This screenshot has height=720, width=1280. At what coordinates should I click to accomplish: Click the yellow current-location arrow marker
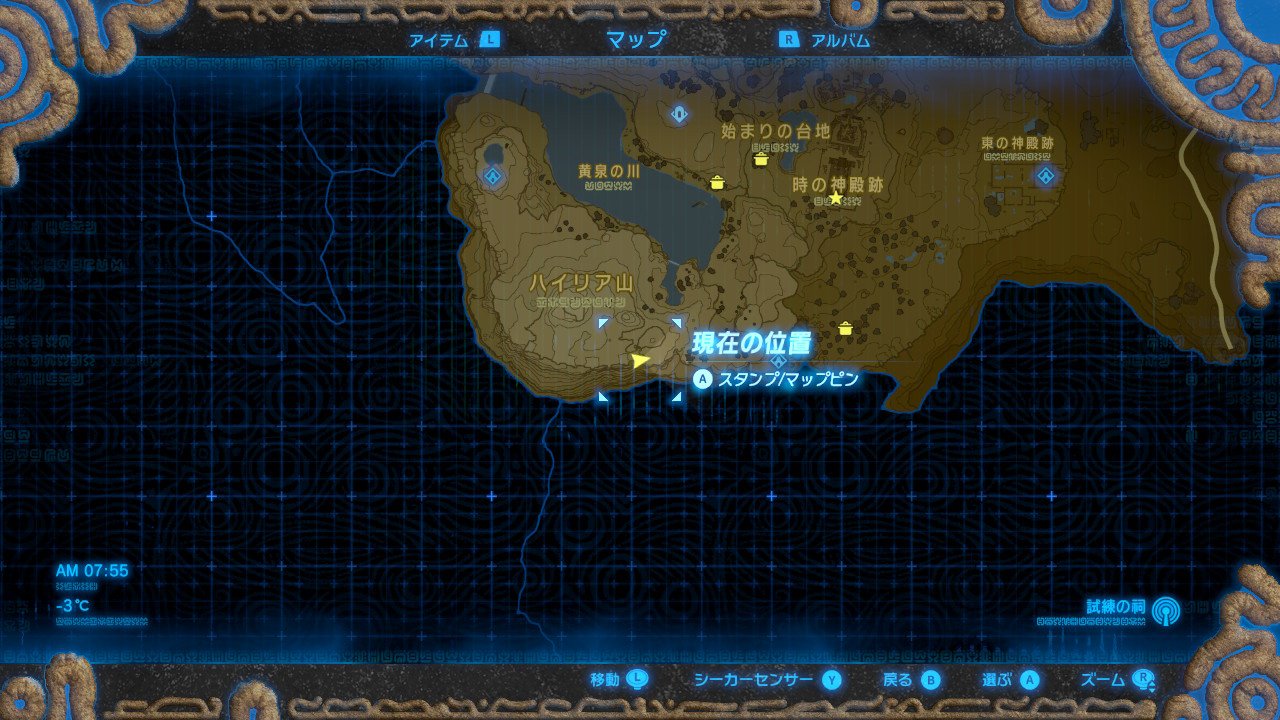[641, 360]
